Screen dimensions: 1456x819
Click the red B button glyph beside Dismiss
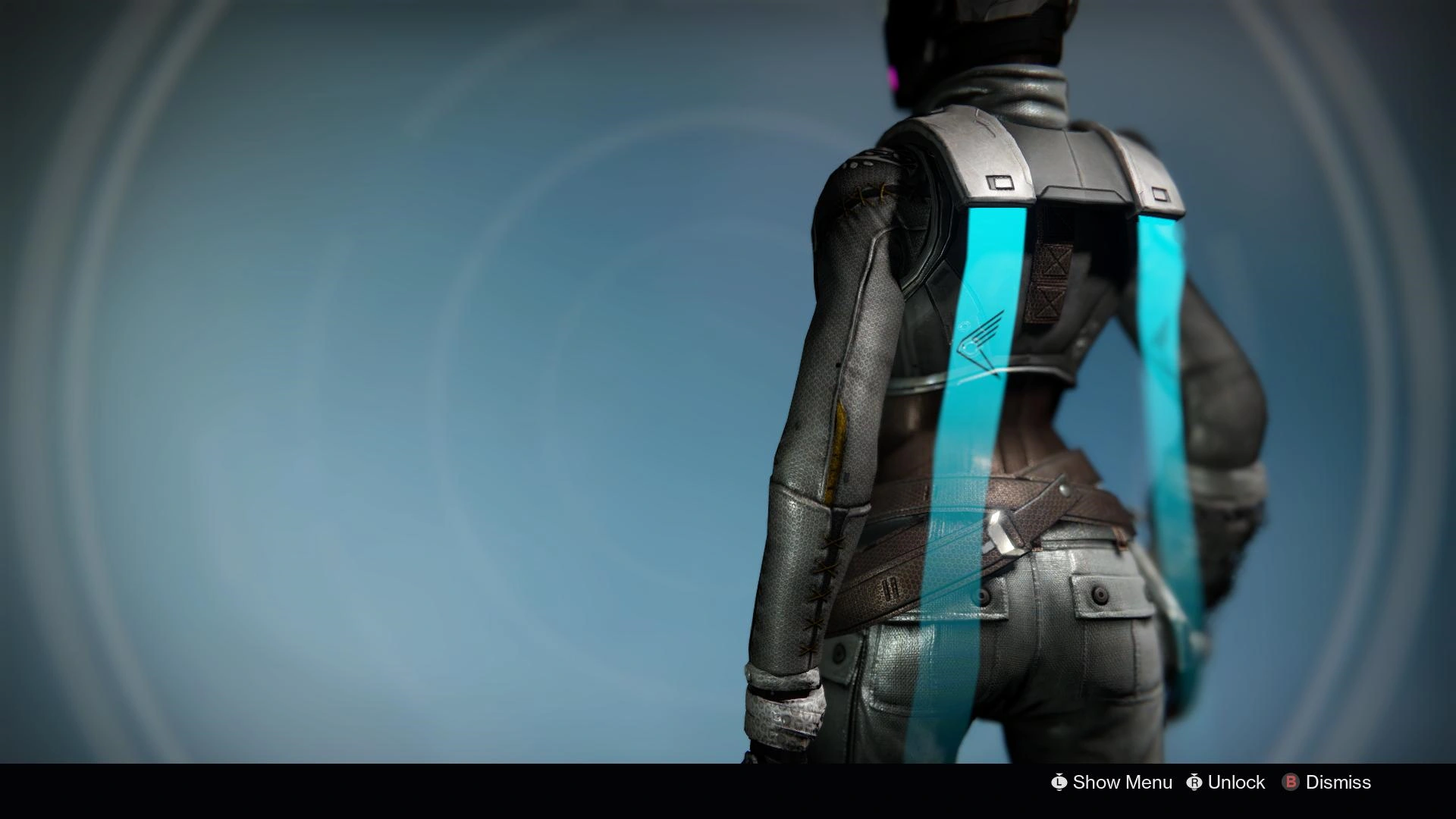pyautogui.click(x=1290, y=782)
